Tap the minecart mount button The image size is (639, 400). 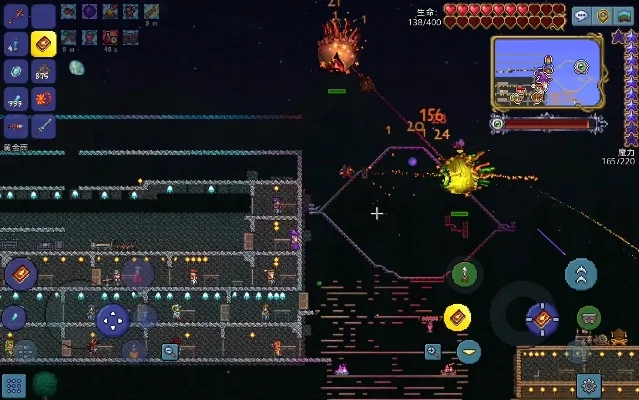tap(589, 318)
